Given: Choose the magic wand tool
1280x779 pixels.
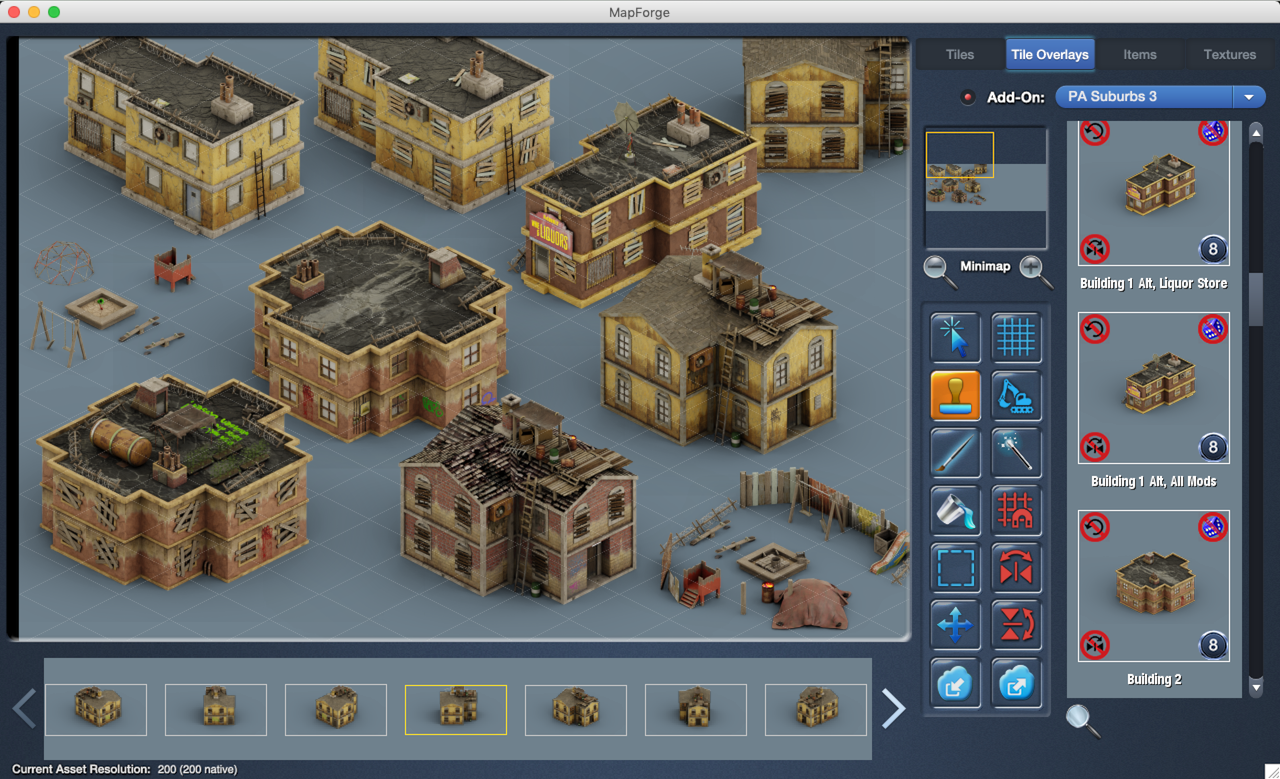Looking at the screenshot, I should pos(1016,453).
